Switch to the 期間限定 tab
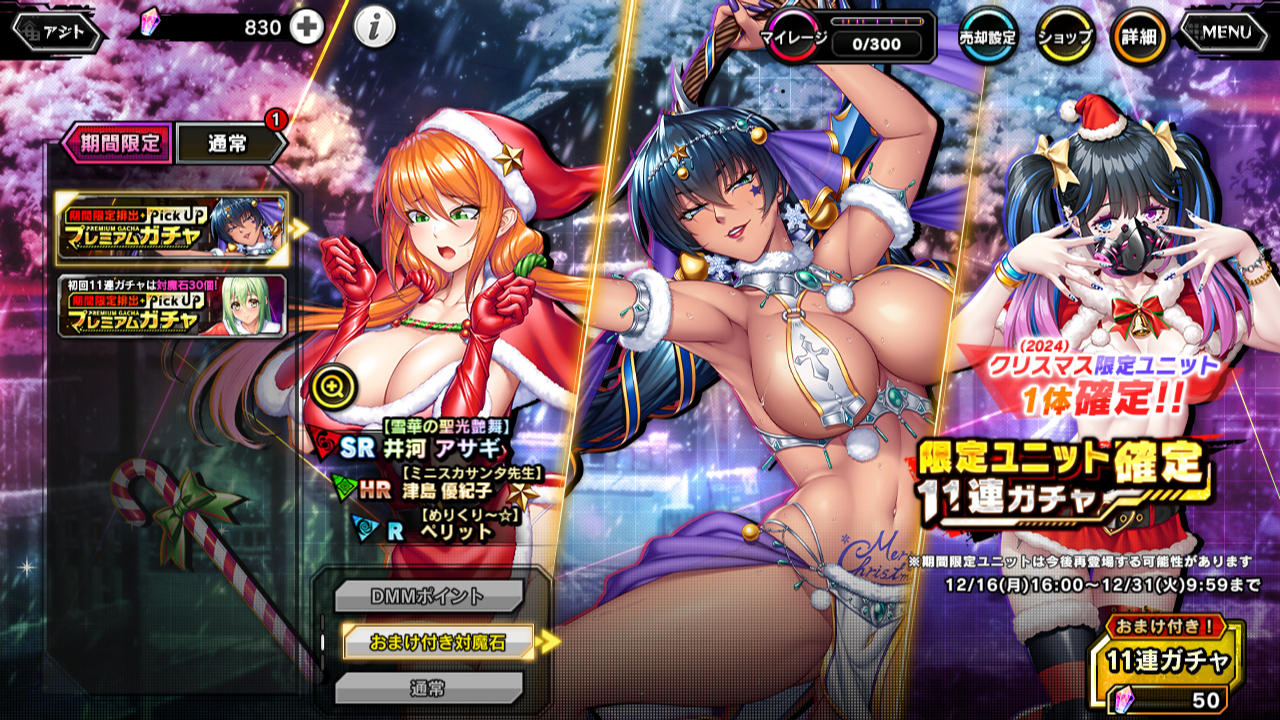 point(118,143)
